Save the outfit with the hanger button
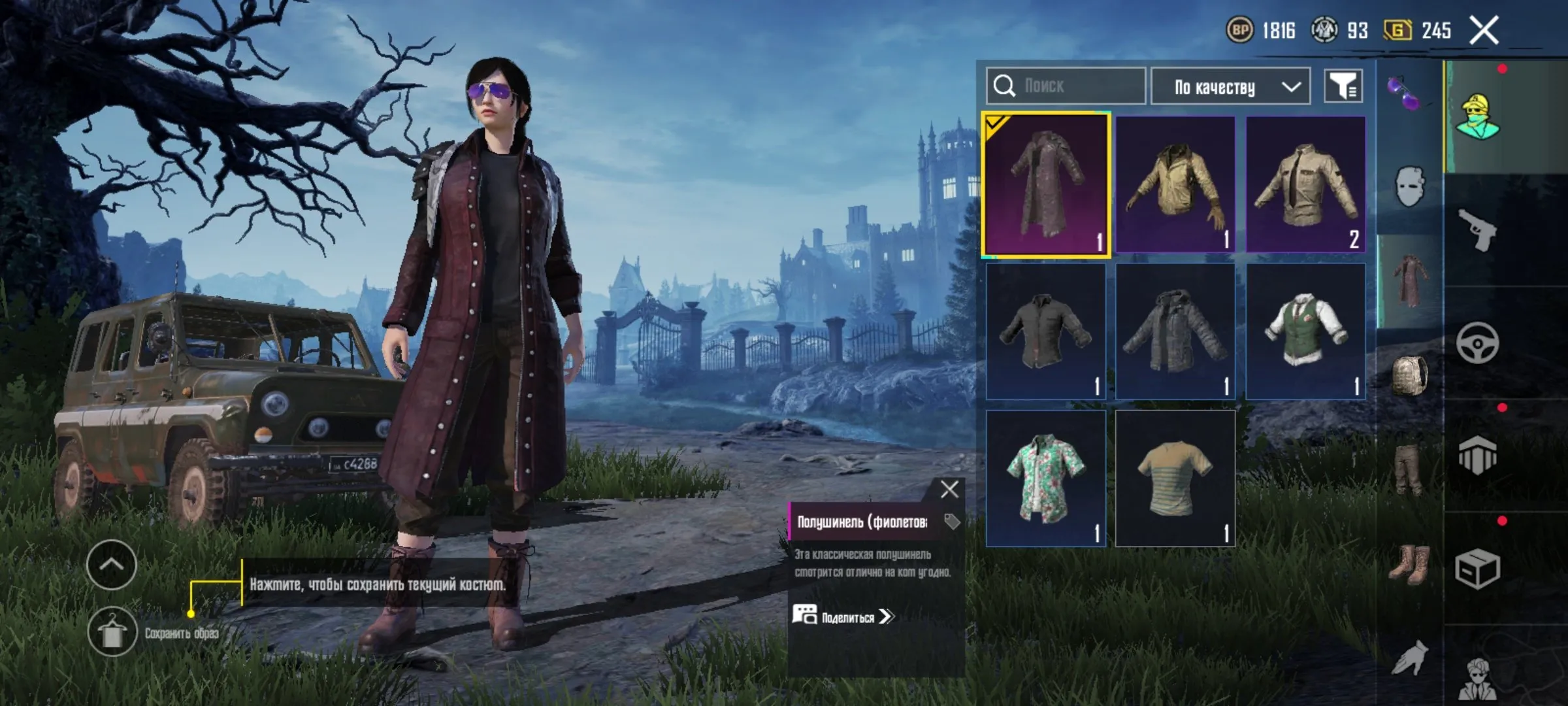Screen dimensions: 1568x706 click(x=112, y=631)
